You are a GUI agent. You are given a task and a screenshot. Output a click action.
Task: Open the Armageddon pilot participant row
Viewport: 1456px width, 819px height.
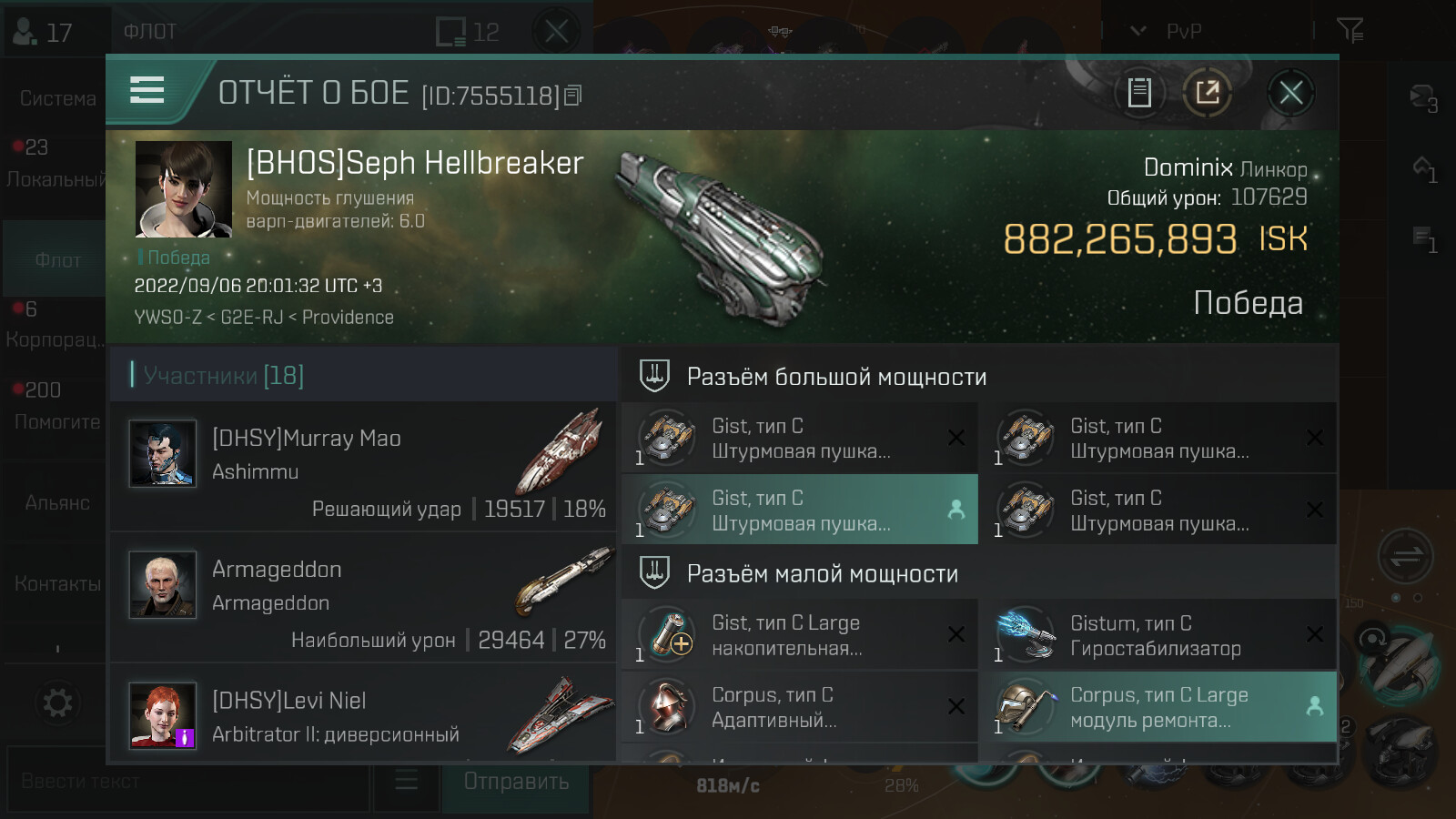coord(364,597)
